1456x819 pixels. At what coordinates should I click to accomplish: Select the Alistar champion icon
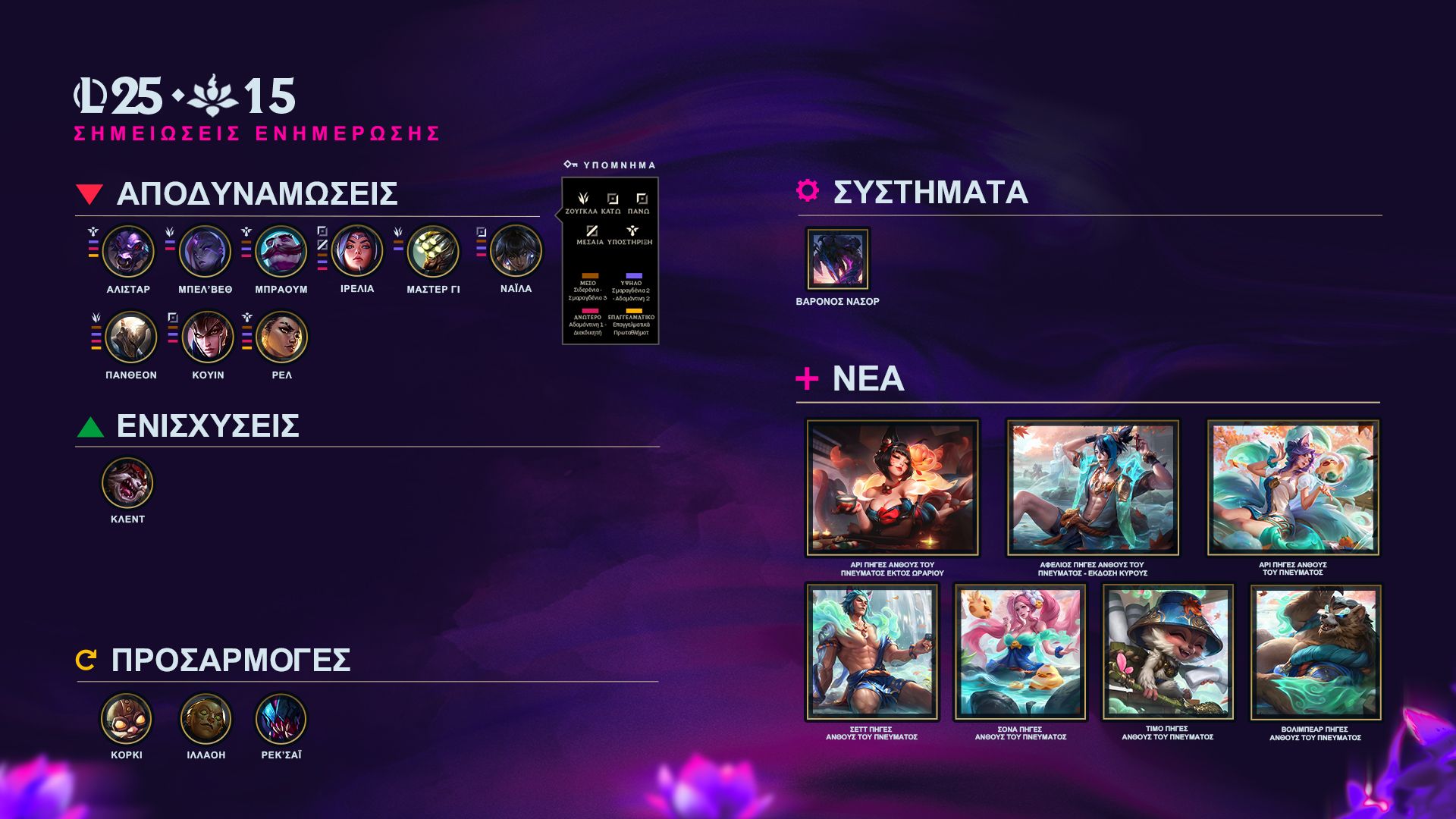[128, 251]
